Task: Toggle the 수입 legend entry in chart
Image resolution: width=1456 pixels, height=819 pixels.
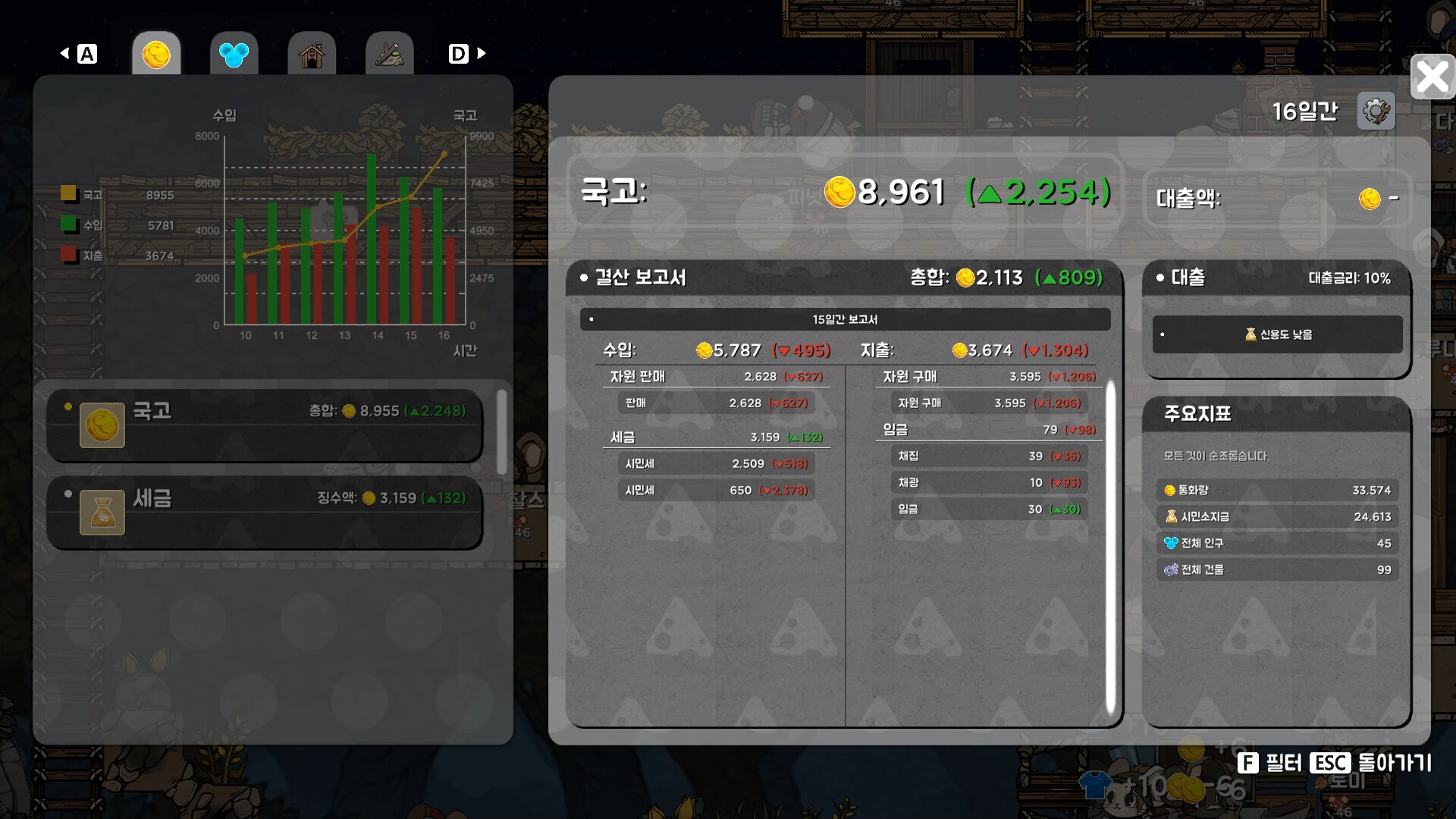Action: click(x=82, y=225)
